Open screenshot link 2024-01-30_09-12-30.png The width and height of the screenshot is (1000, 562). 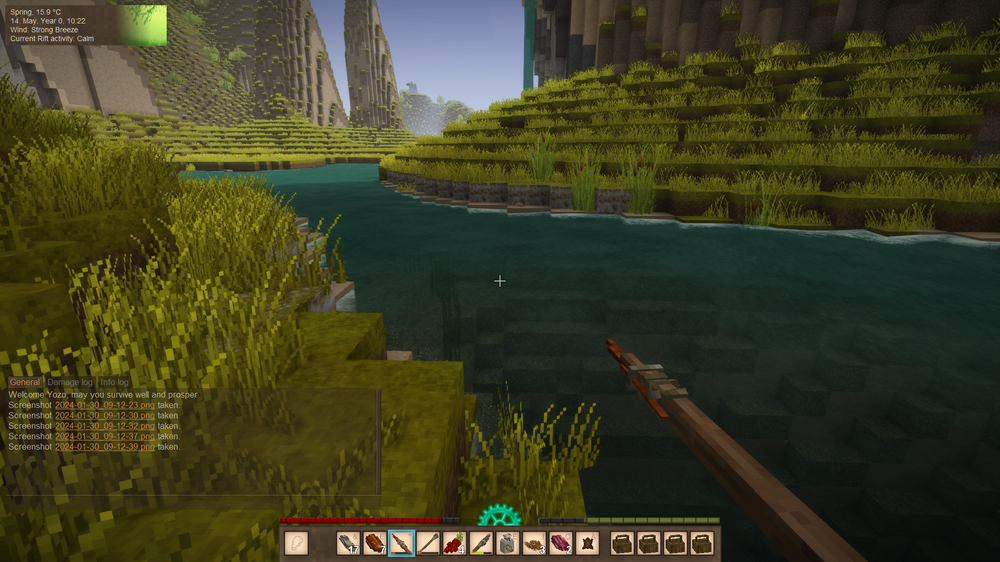click(x=105, y=415)
